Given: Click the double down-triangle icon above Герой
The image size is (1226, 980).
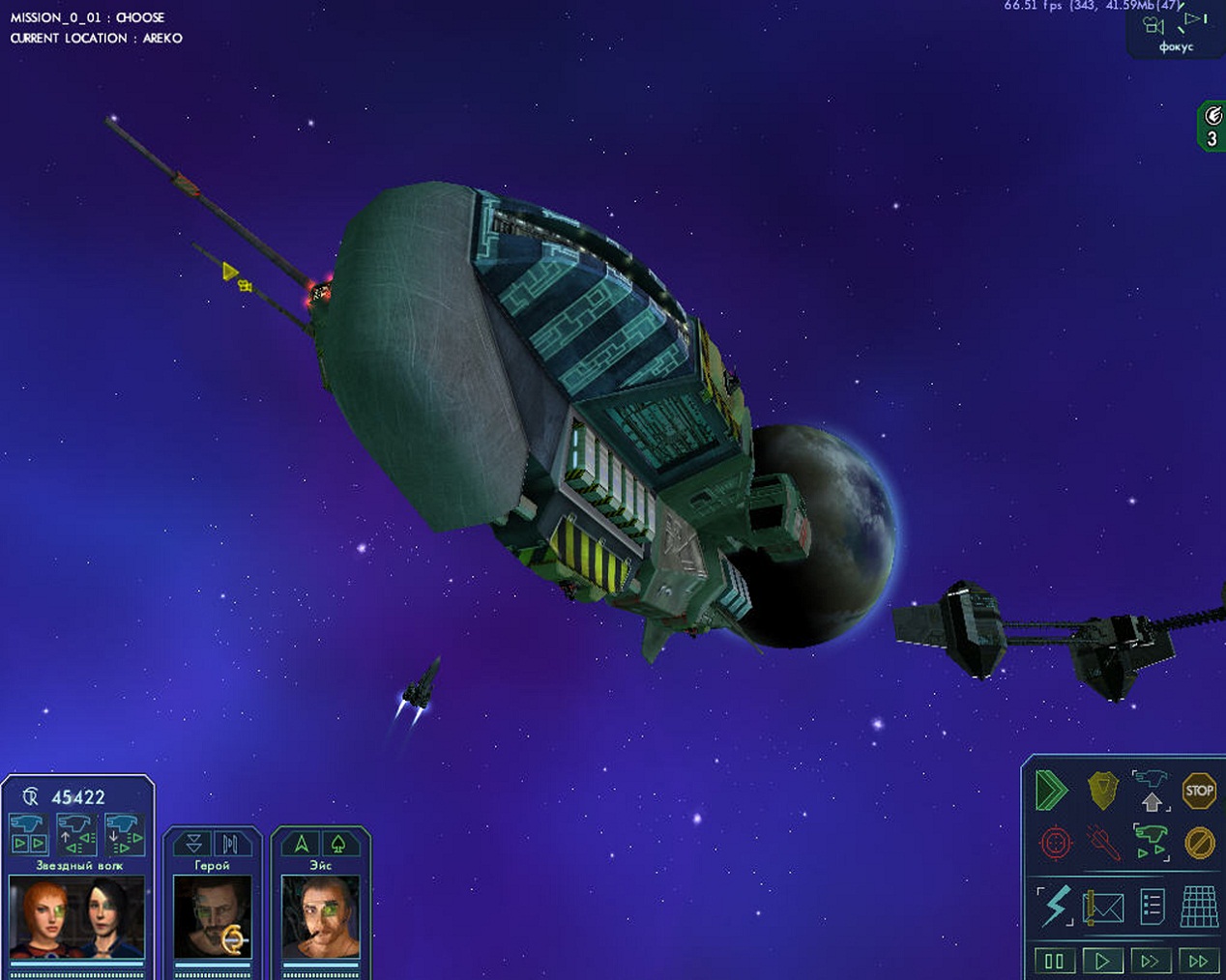Looking at the screenshot, I should point(194,844).
